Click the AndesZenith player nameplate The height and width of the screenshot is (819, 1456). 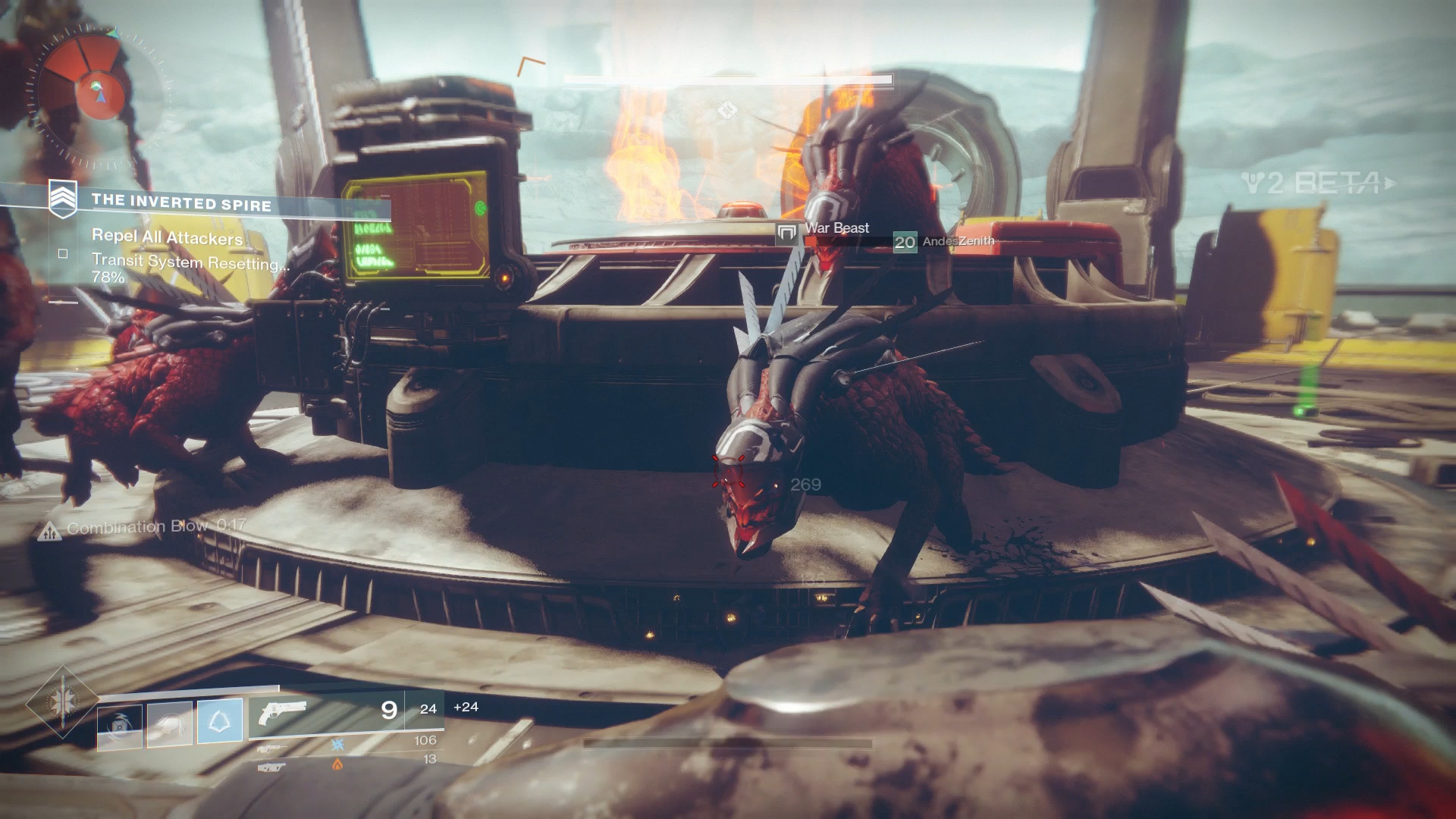(x=958, y=241)
